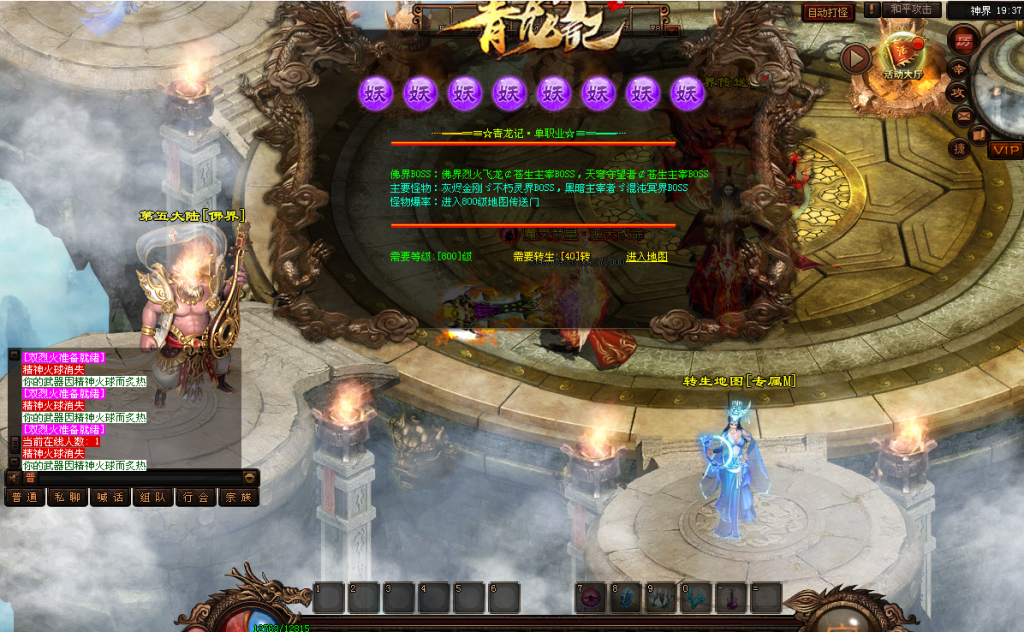Switch to 私聊 private chat
The height and width of the screenshot is (632, 1024).
[67, 497]
